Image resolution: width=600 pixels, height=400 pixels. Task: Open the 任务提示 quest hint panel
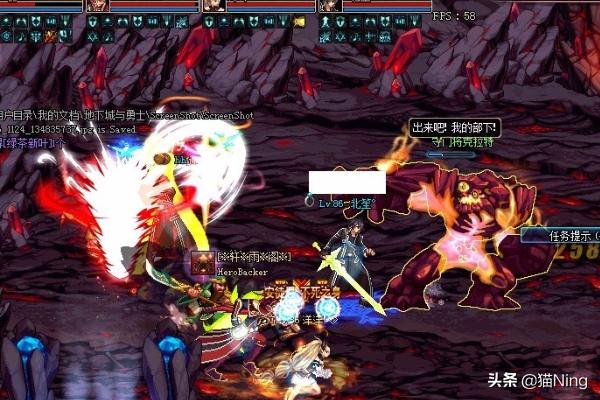[x=561, y=236]
